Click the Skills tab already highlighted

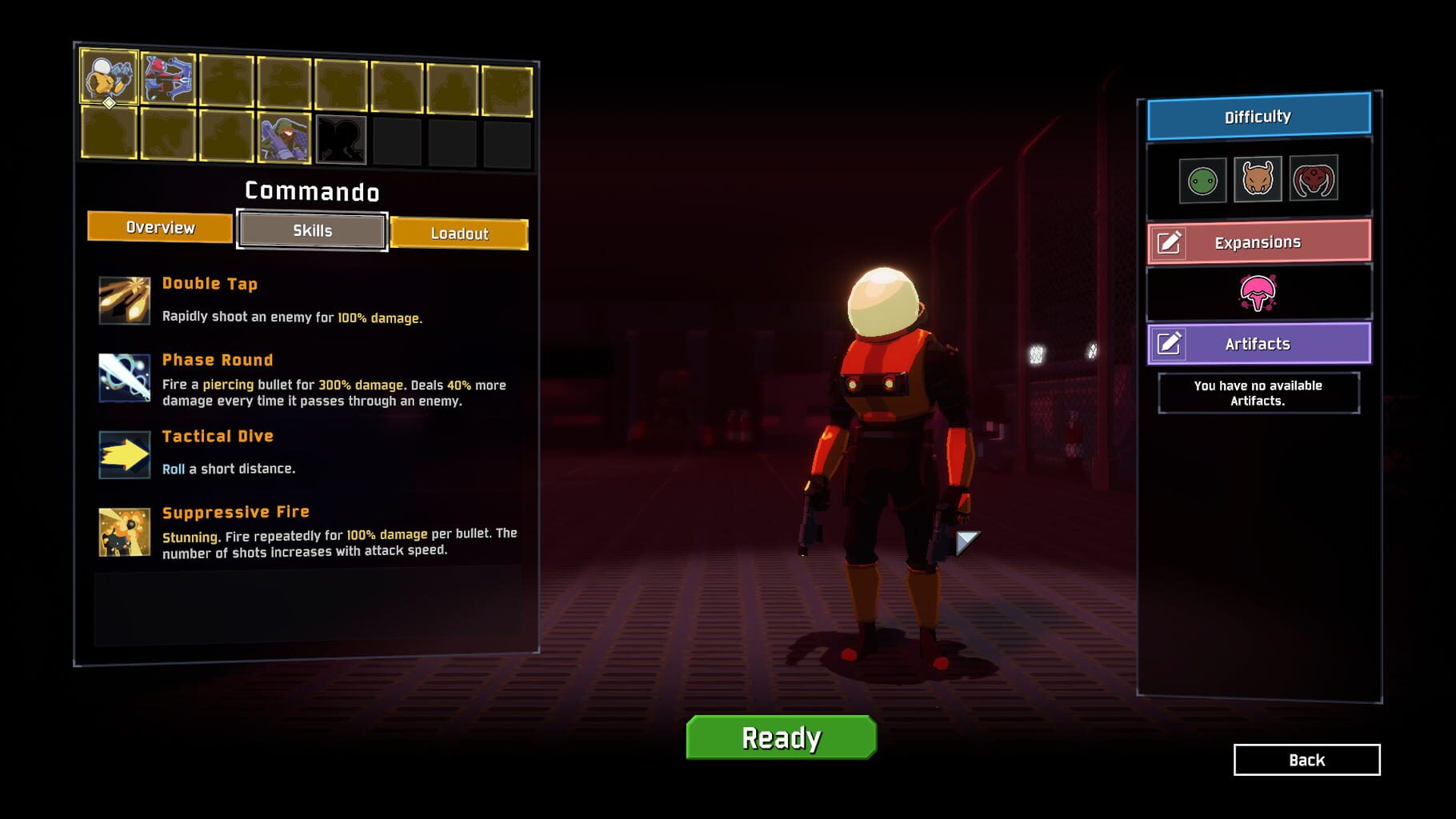(311, 231)
